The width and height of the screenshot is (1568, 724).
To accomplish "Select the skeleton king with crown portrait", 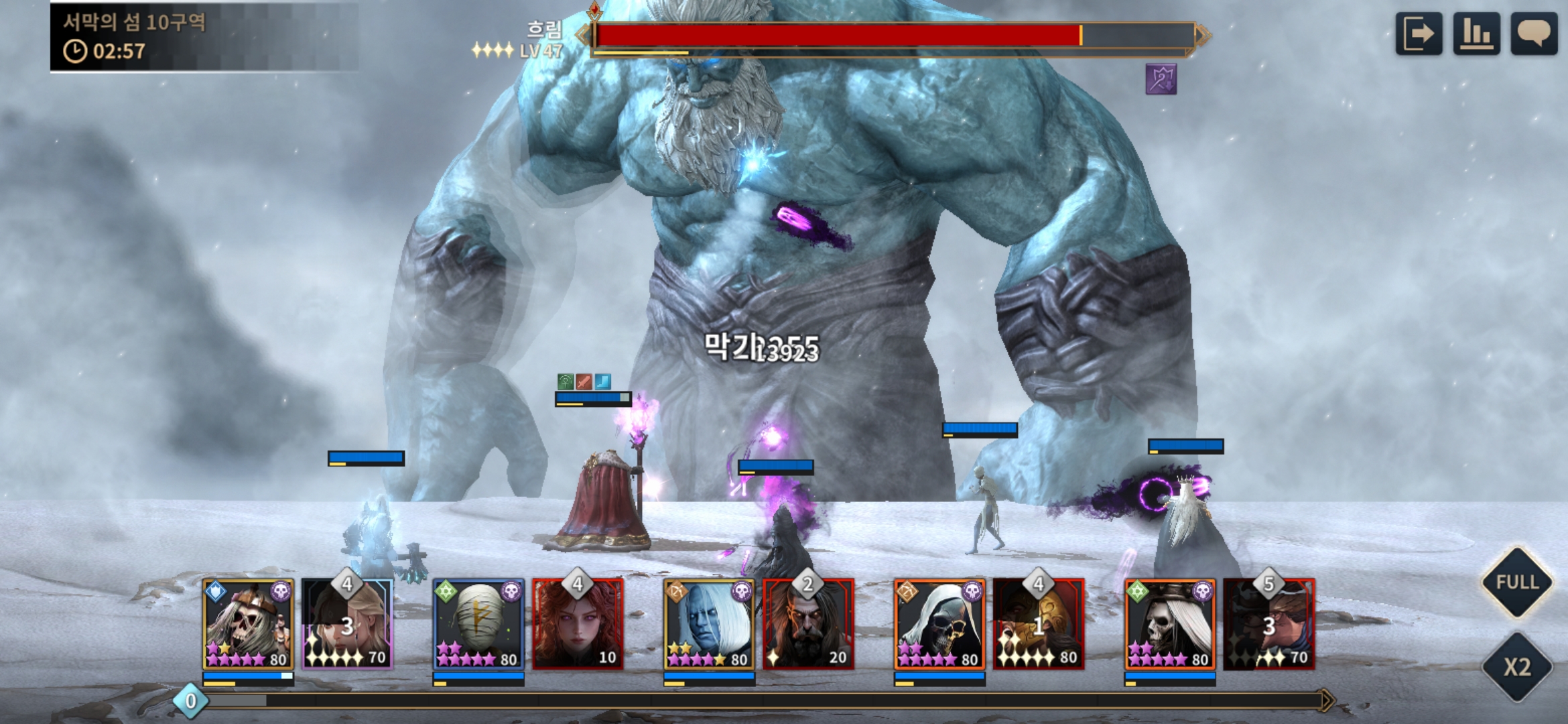I will (x=1170, y=625).
